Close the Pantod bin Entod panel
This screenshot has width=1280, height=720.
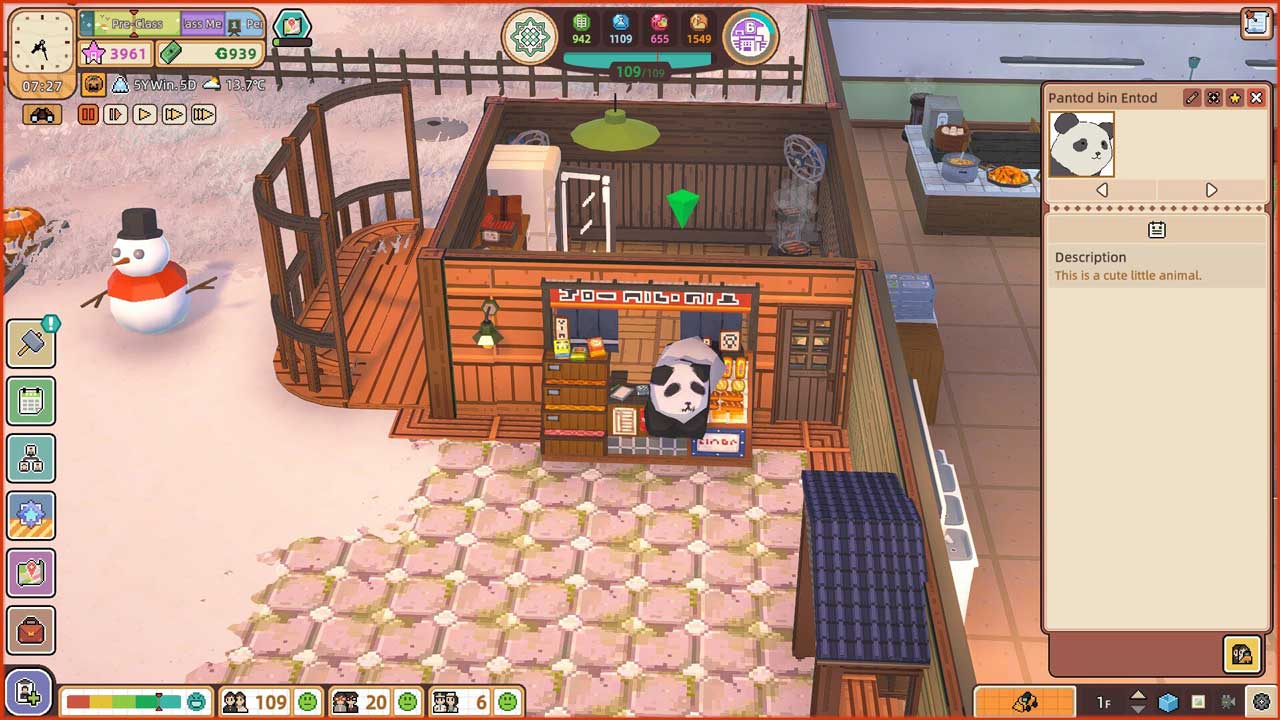click(1256, 98)
